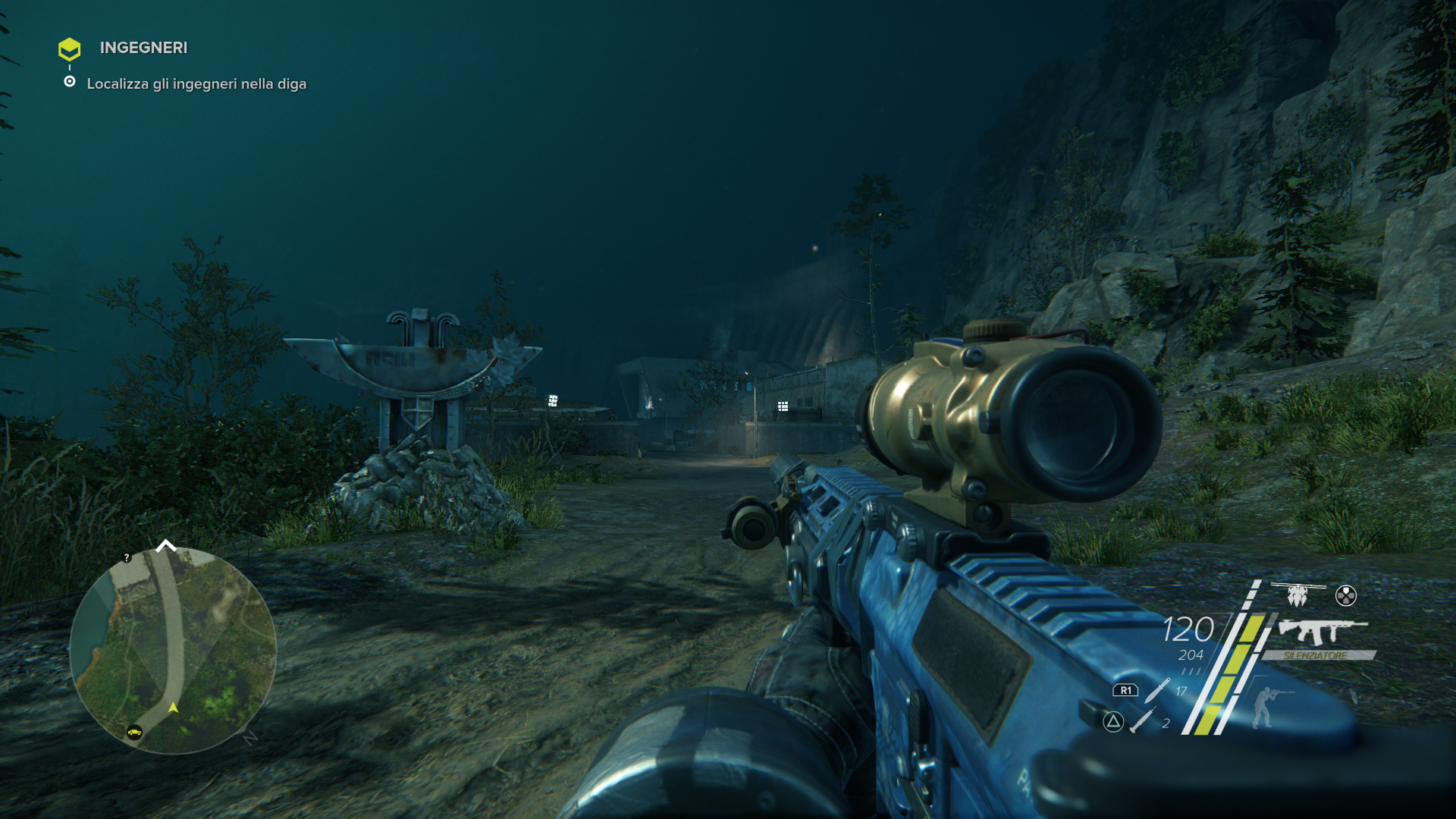Click the question mark marker on minimap
Image resolution: width=1456 pixels, height=819 pixels.
[x=127, y=558]
